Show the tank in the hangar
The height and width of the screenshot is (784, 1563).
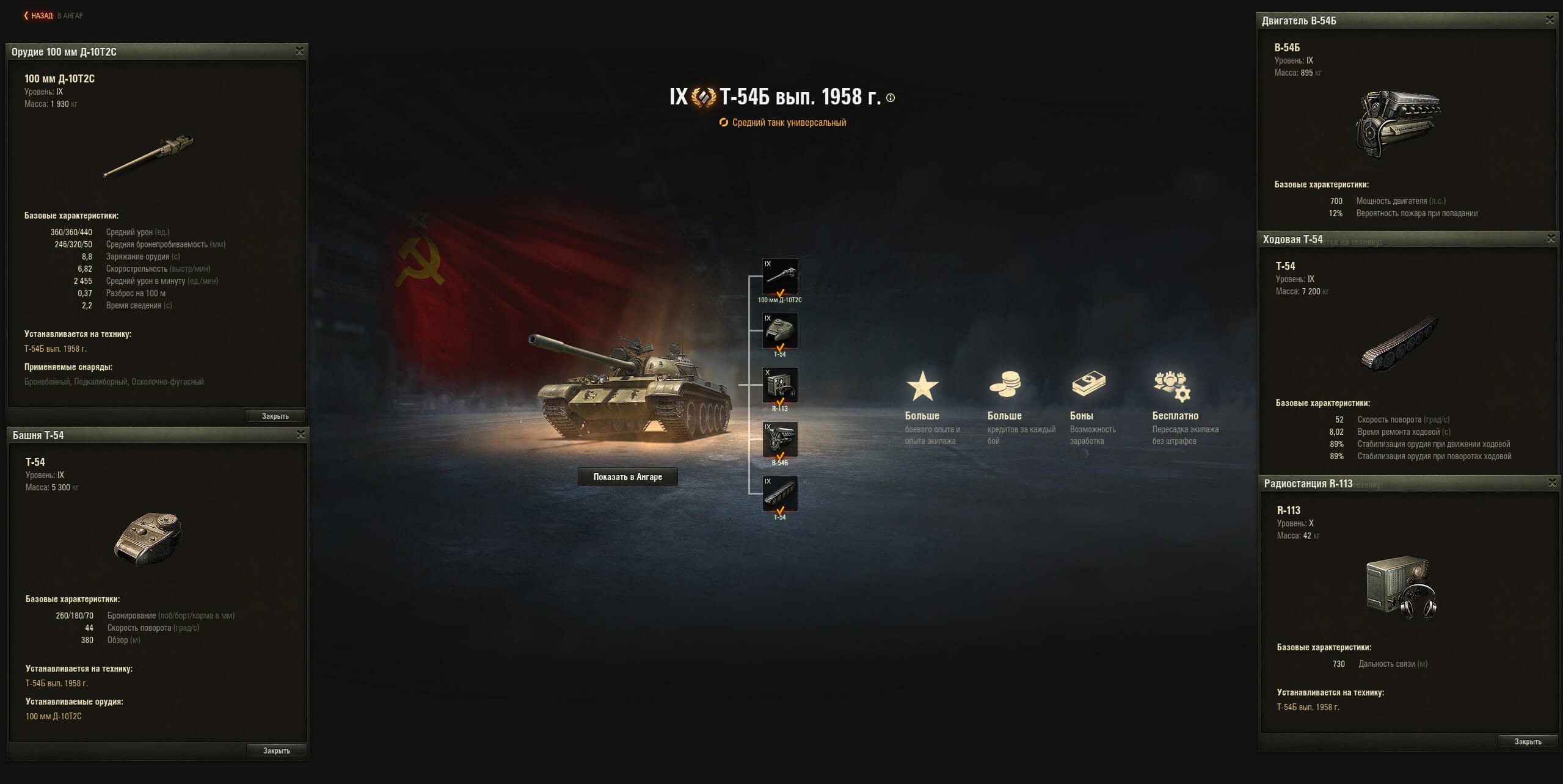[x=627, y=477]
